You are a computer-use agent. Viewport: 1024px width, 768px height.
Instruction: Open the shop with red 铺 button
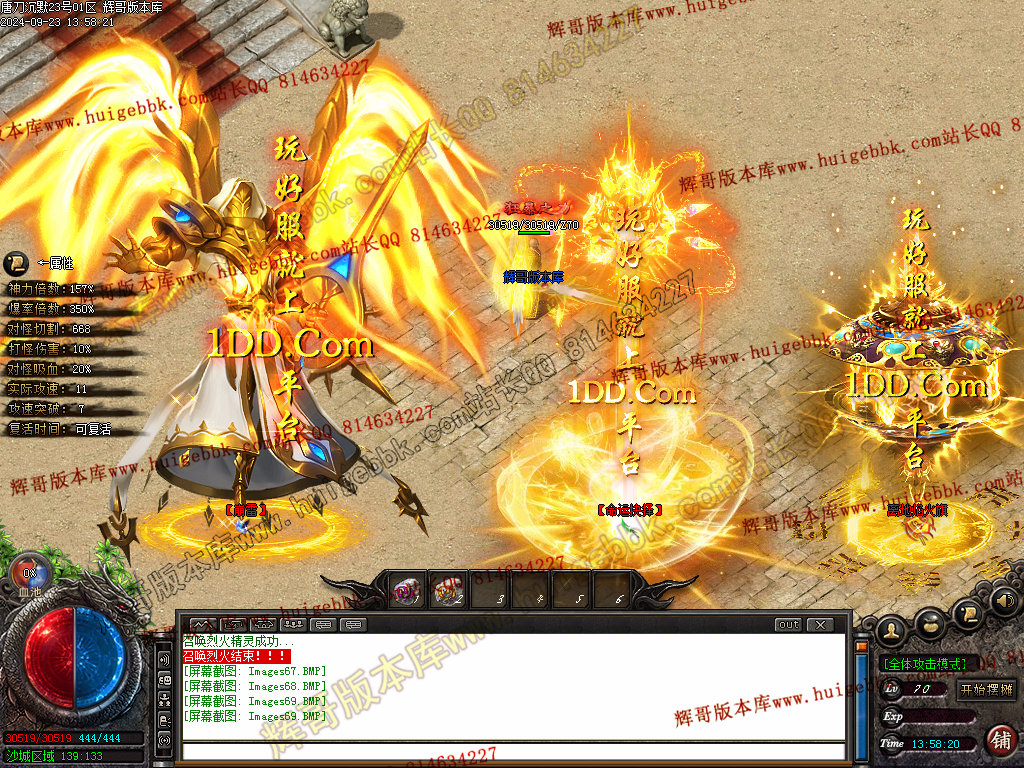pos(1000,740)
